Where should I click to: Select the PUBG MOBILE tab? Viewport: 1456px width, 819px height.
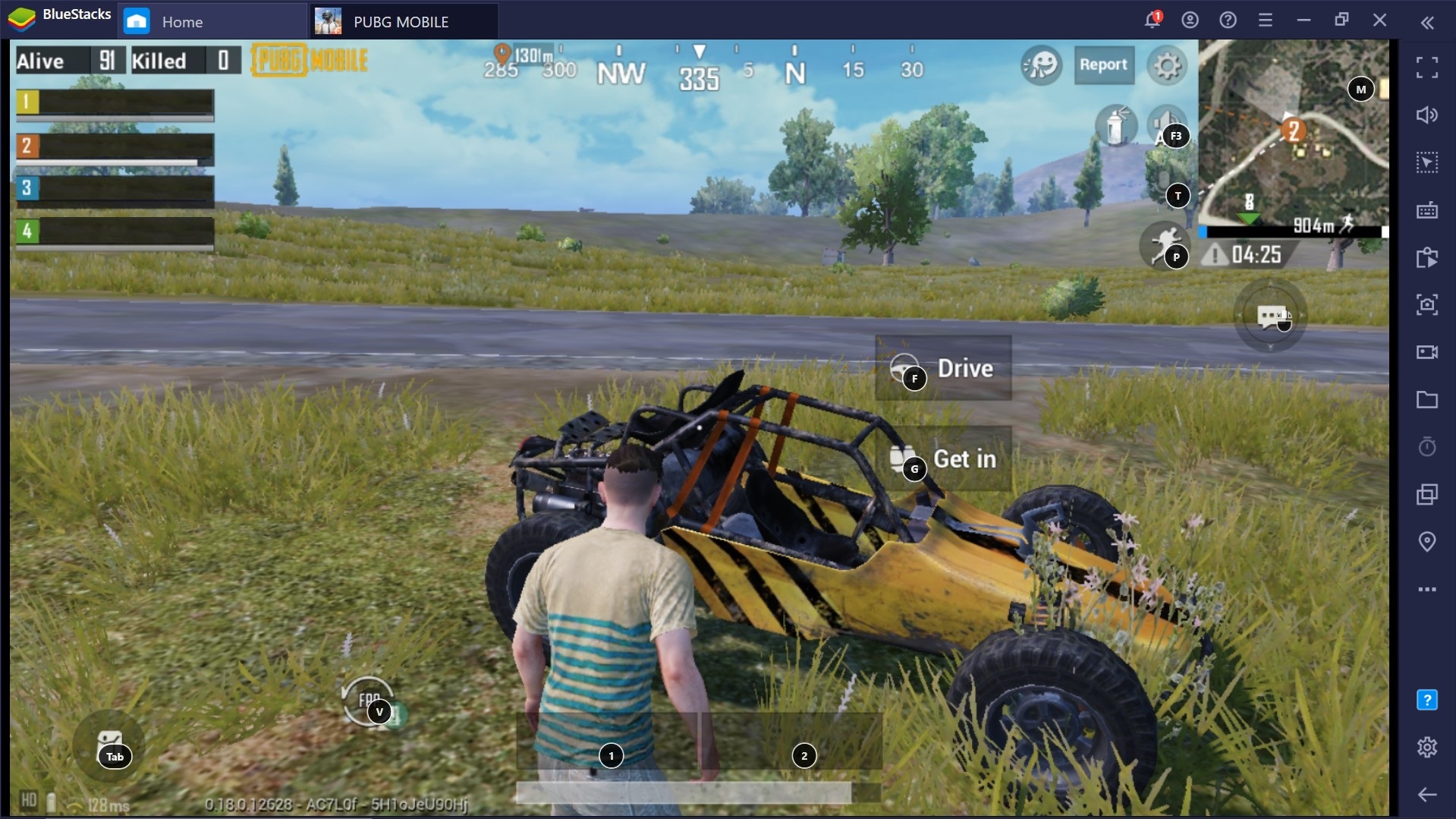(x=401, y=20)
